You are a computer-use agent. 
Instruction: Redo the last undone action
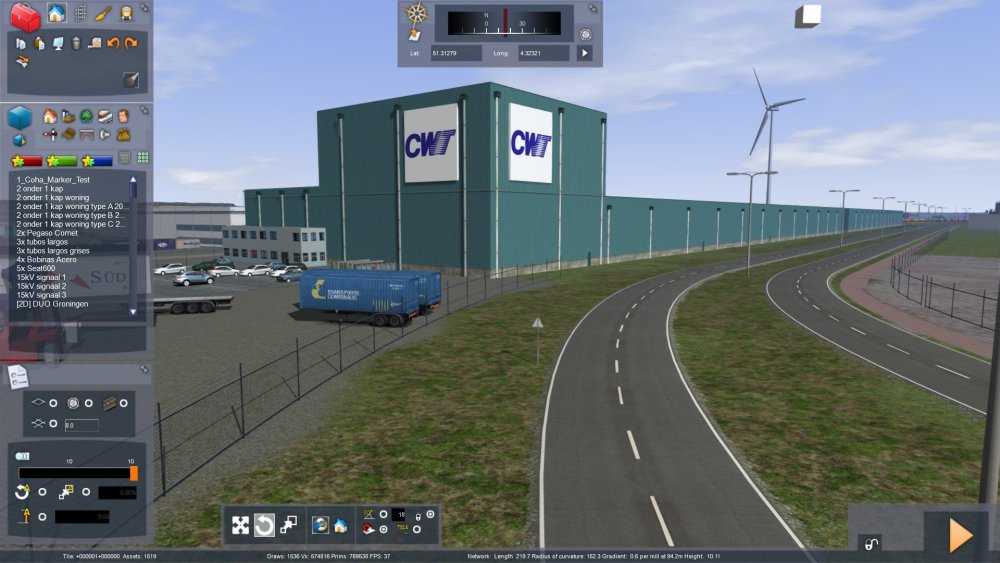click(131, 43)
